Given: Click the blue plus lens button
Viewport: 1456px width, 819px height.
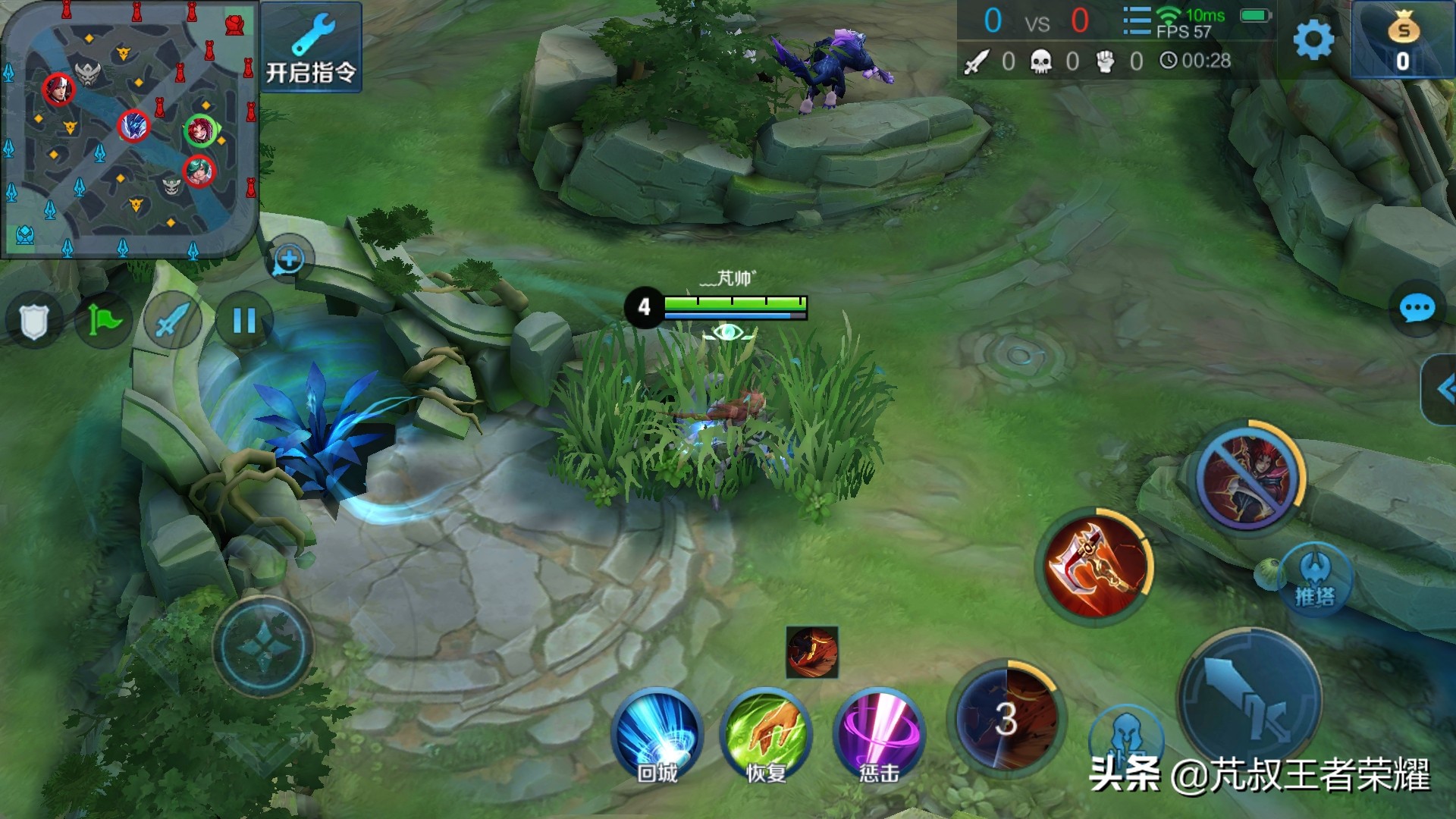Looking at the screenshot, I should [289, 259].
